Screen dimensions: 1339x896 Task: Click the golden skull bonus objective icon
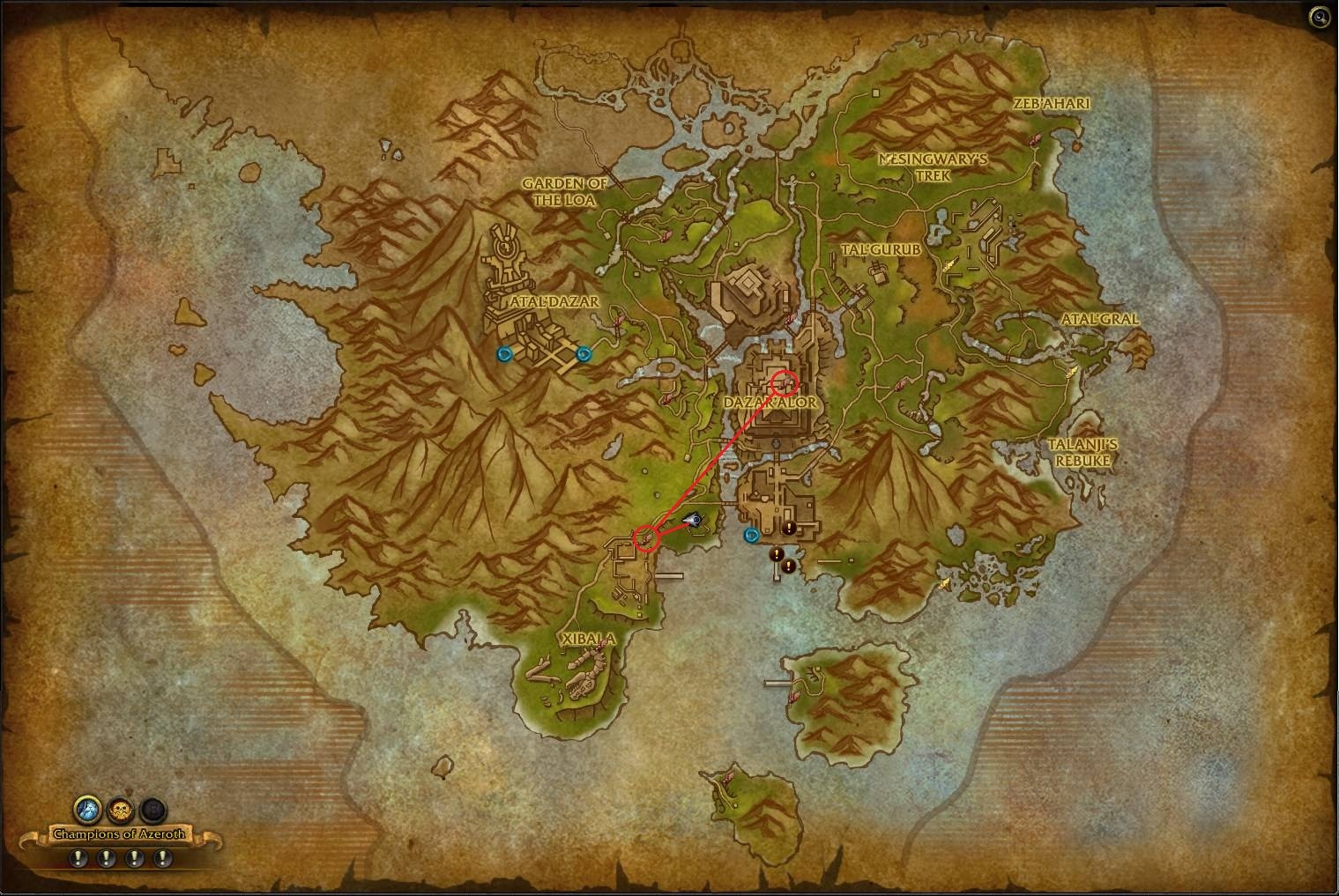tap(120, 807)
